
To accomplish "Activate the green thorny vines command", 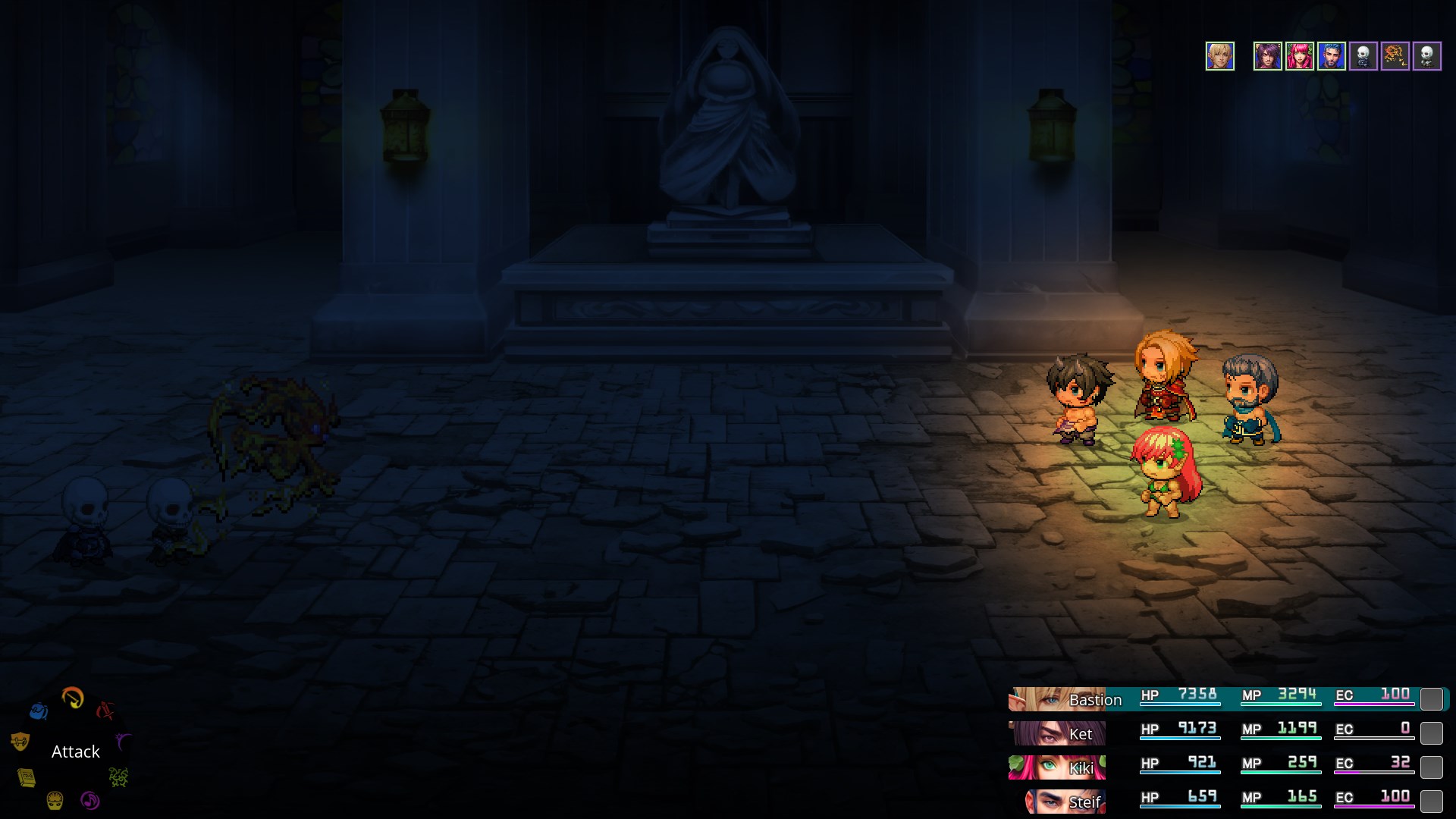I will click(x=118, y=777).
